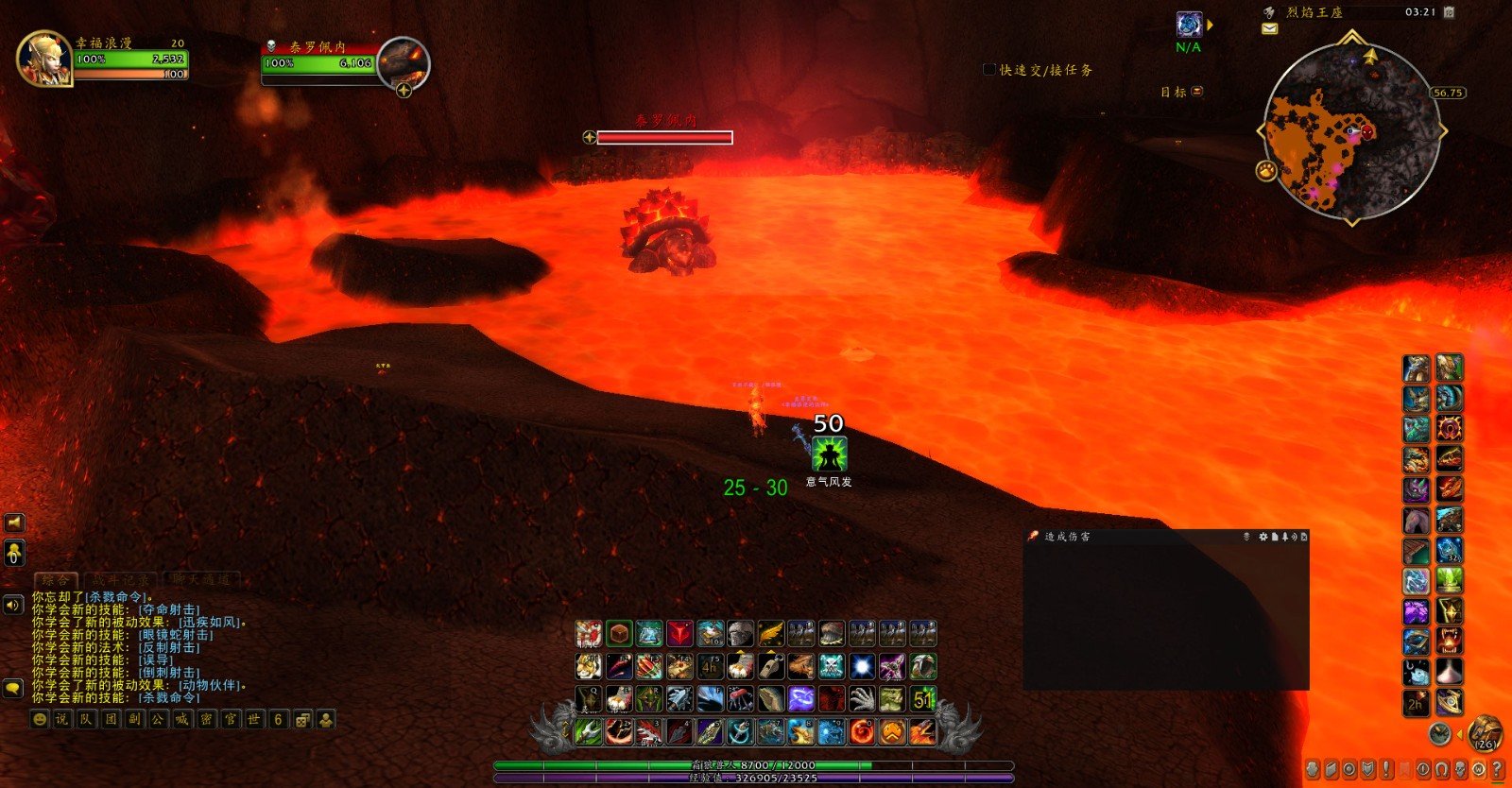
Task: Open the calendar button beside the clock
Action: (x=1449, y=12)
